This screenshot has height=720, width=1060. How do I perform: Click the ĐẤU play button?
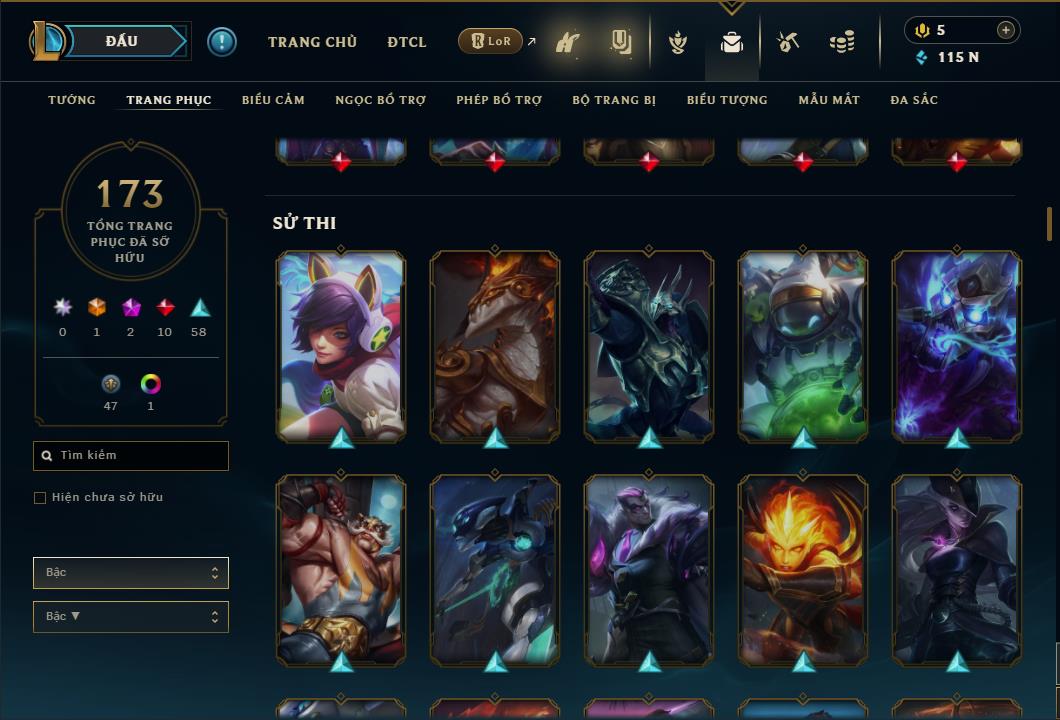(x=122, y=41)
